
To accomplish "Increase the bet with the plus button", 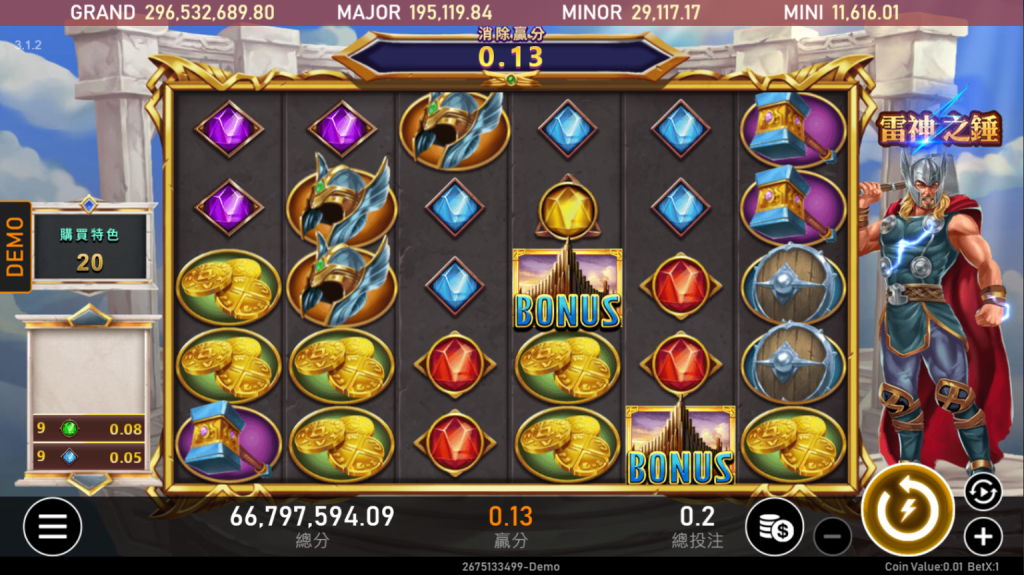I will coord(983,537).
